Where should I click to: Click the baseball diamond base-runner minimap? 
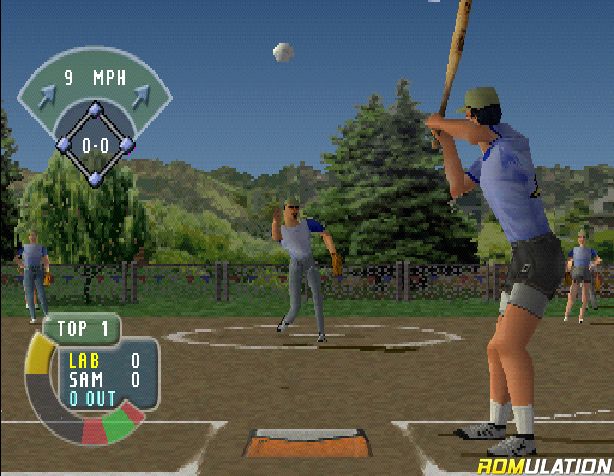coord(95,143)
